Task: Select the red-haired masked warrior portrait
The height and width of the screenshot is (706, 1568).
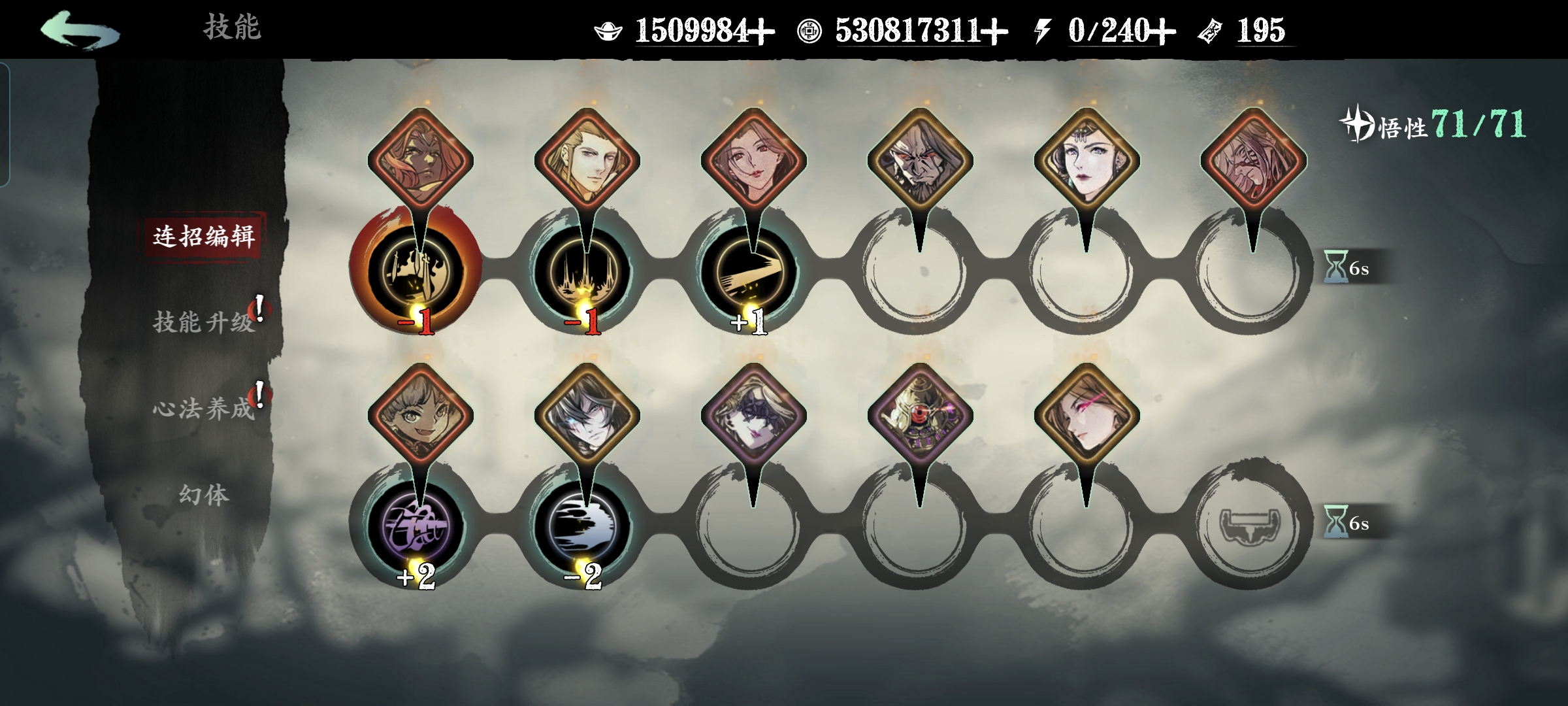Action: 420,160
